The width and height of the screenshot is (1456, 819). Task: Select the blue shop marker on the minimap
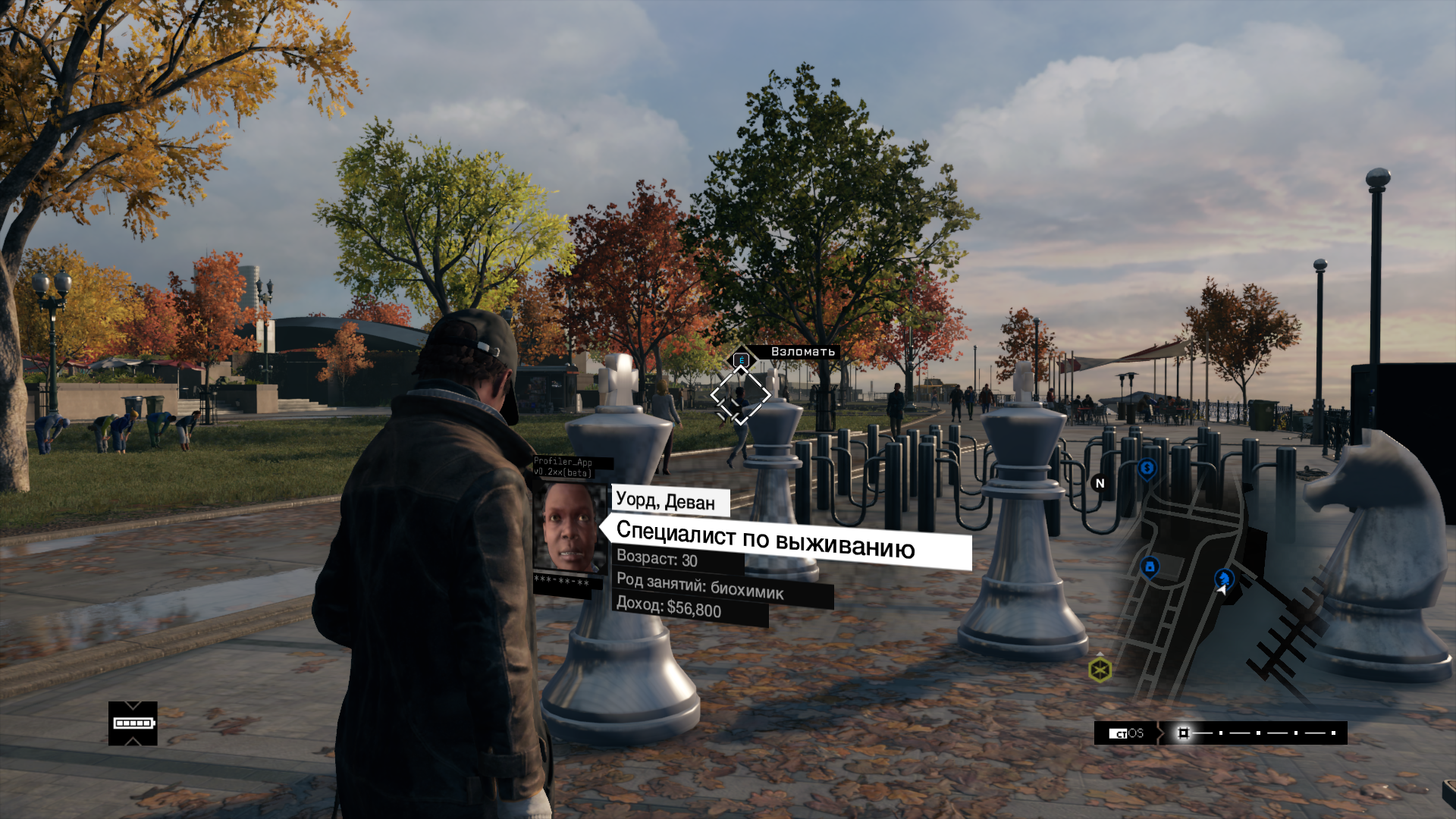[1150, 566]
